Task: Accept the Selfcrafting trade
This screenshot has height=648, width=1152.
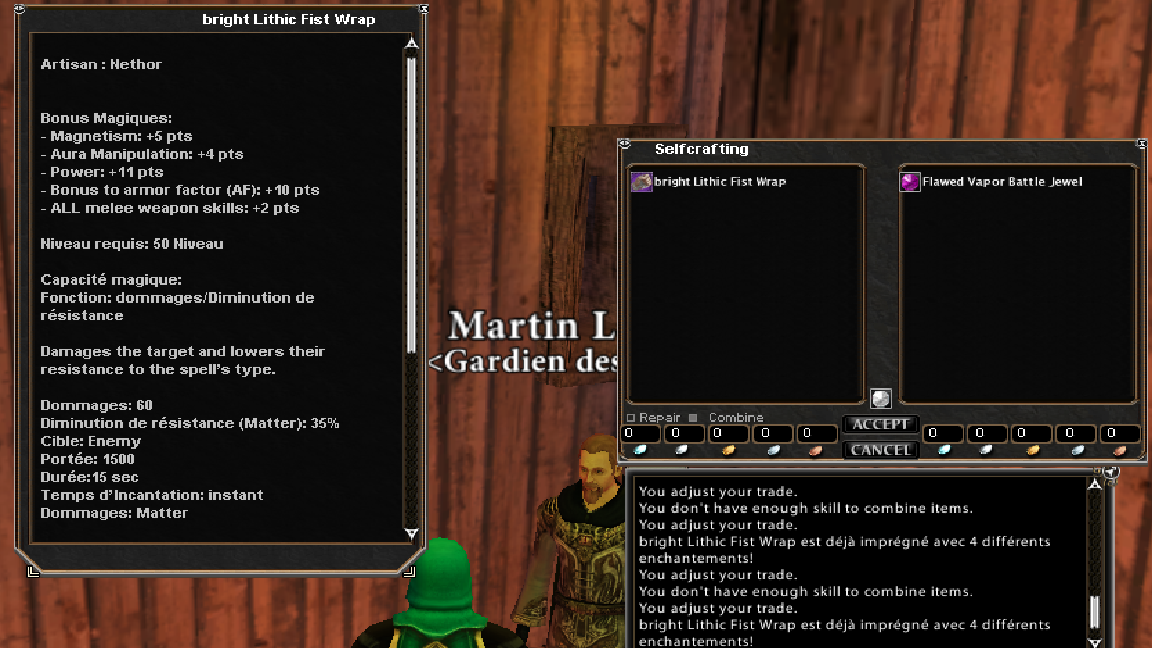Action: (880, 425)
